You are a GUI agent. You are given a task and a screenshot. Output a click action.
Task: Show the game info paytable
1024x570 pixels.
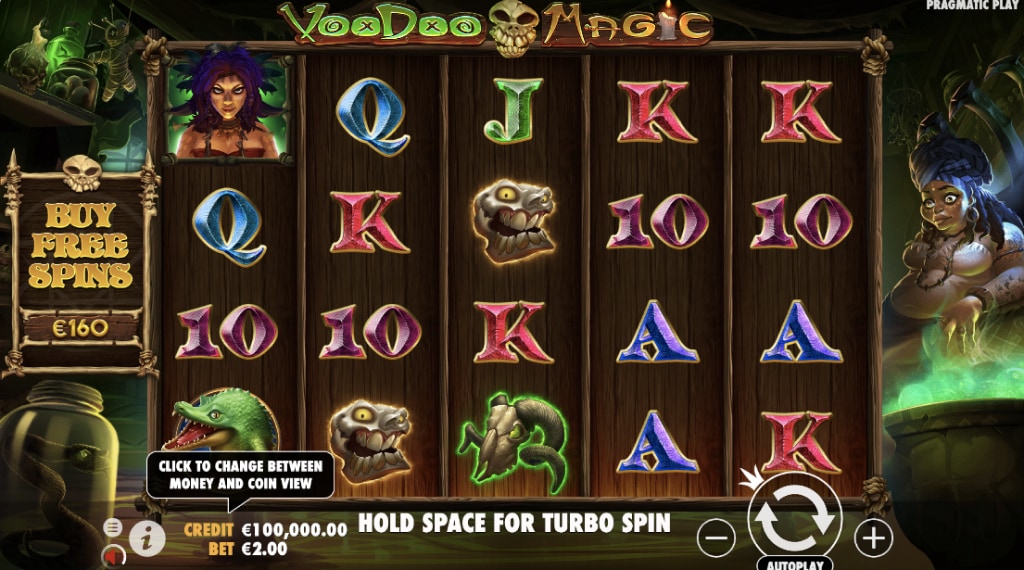[x=147, y=538]
